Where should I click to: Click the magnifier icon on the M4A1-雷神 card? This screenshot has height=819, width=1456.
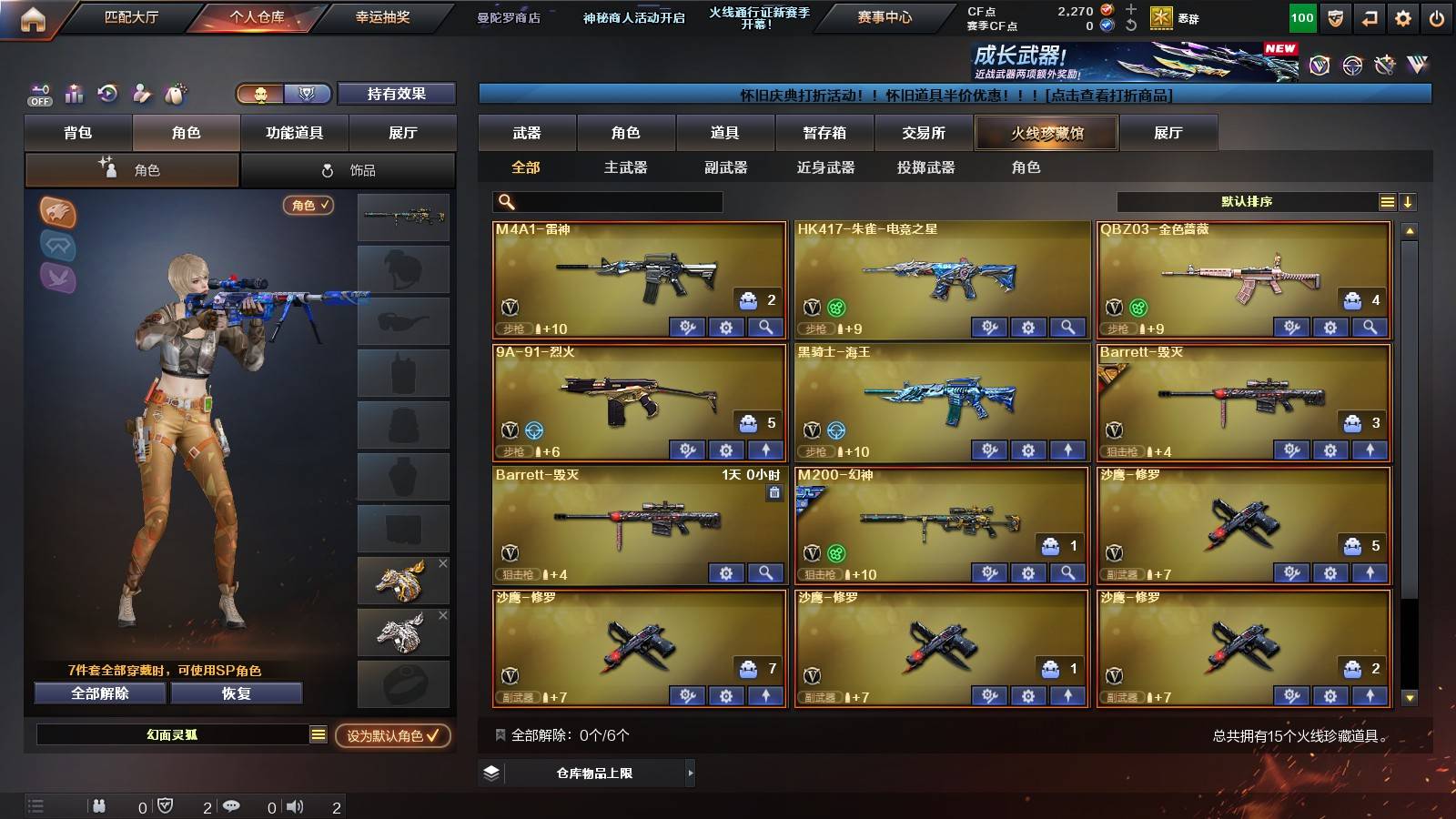(767, 327)
